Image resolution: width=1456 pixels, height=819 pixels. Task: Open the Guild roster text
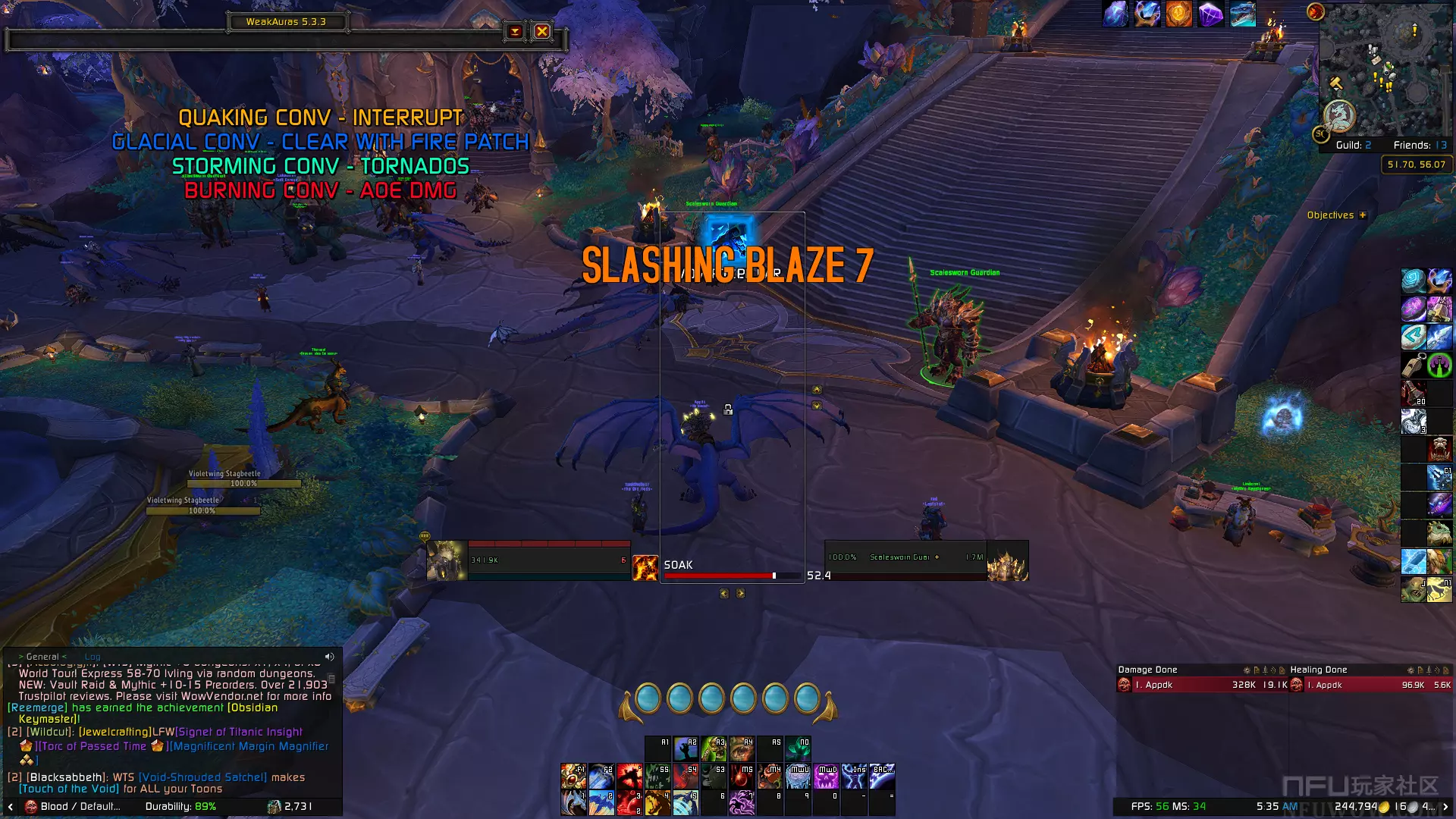pyautogui.click(x=1353, y=145)
